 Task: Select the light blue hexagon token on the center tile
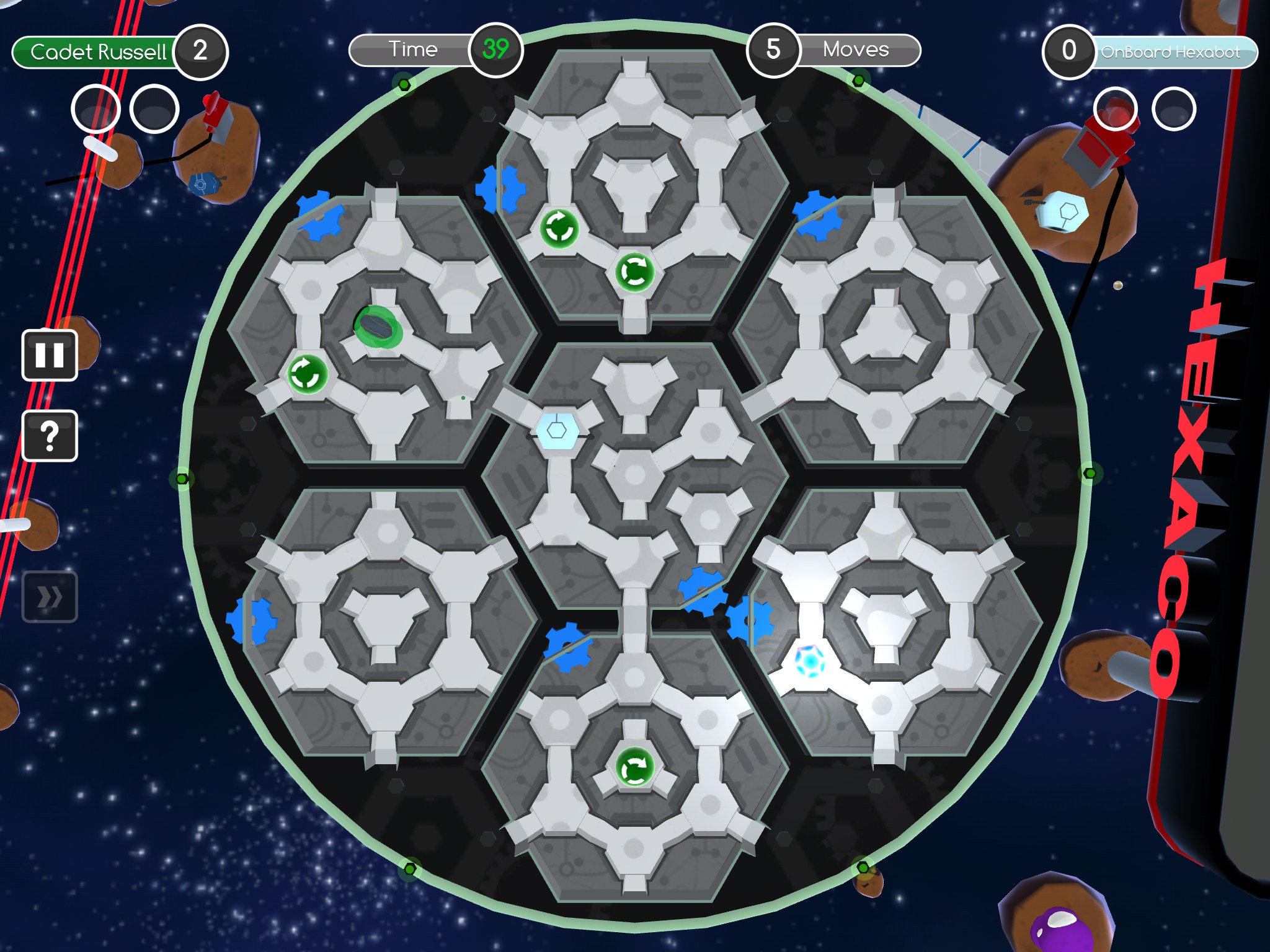coord(557,430)
